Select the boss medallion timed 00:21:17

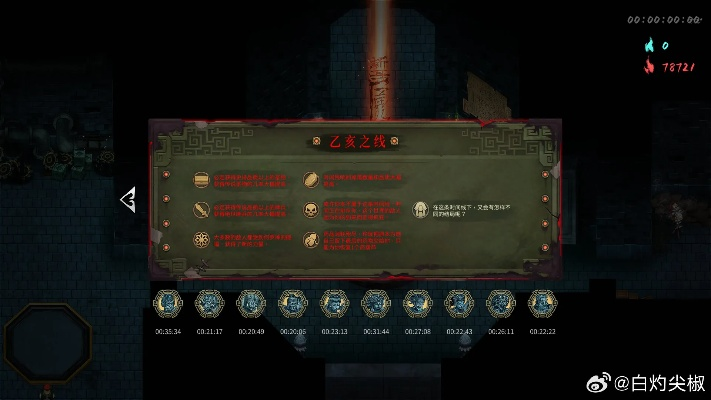click(x=209, y=302)
